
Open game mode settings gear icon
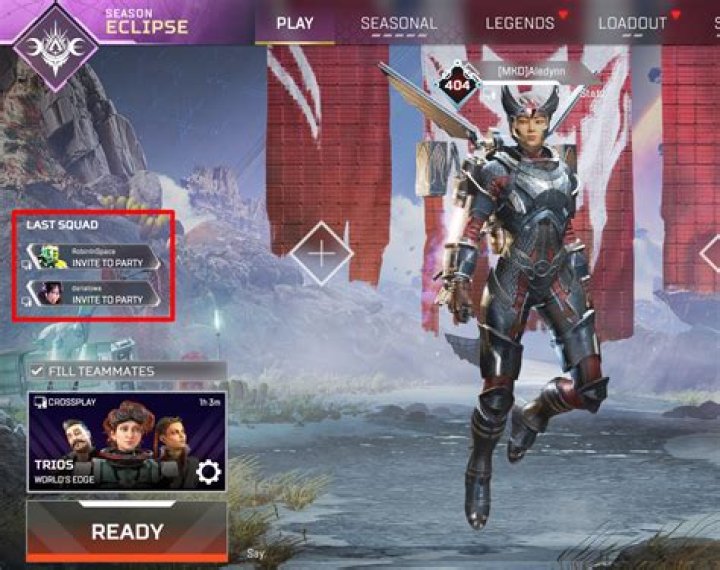(208, 472)
